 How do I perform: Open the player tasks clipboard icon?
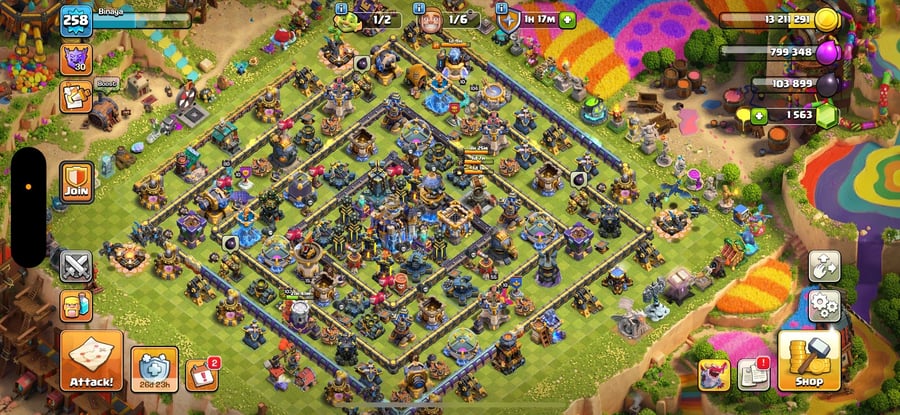tap(76, 96)
